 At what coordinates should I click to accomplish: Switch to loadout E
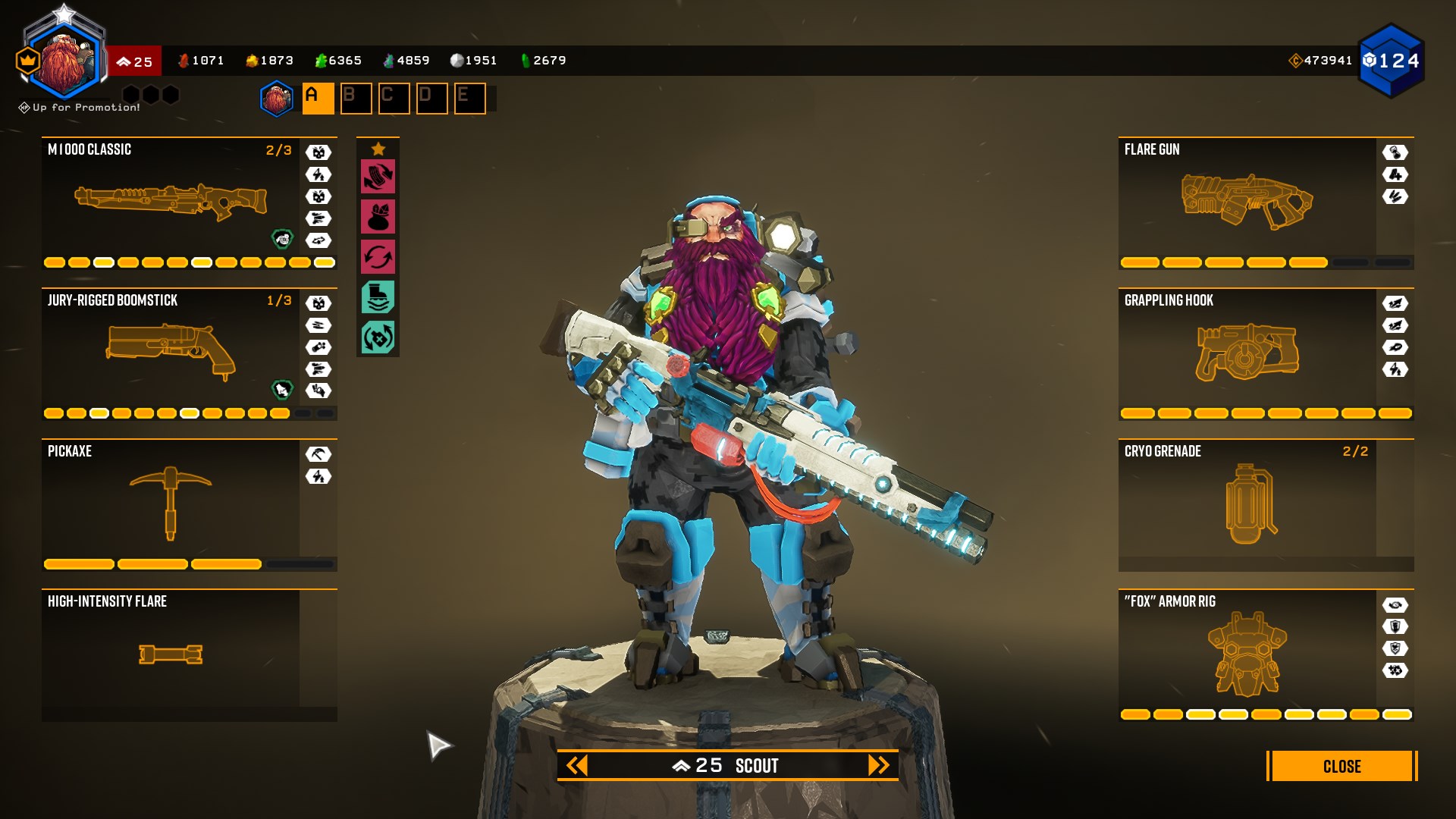coord(469,99)
